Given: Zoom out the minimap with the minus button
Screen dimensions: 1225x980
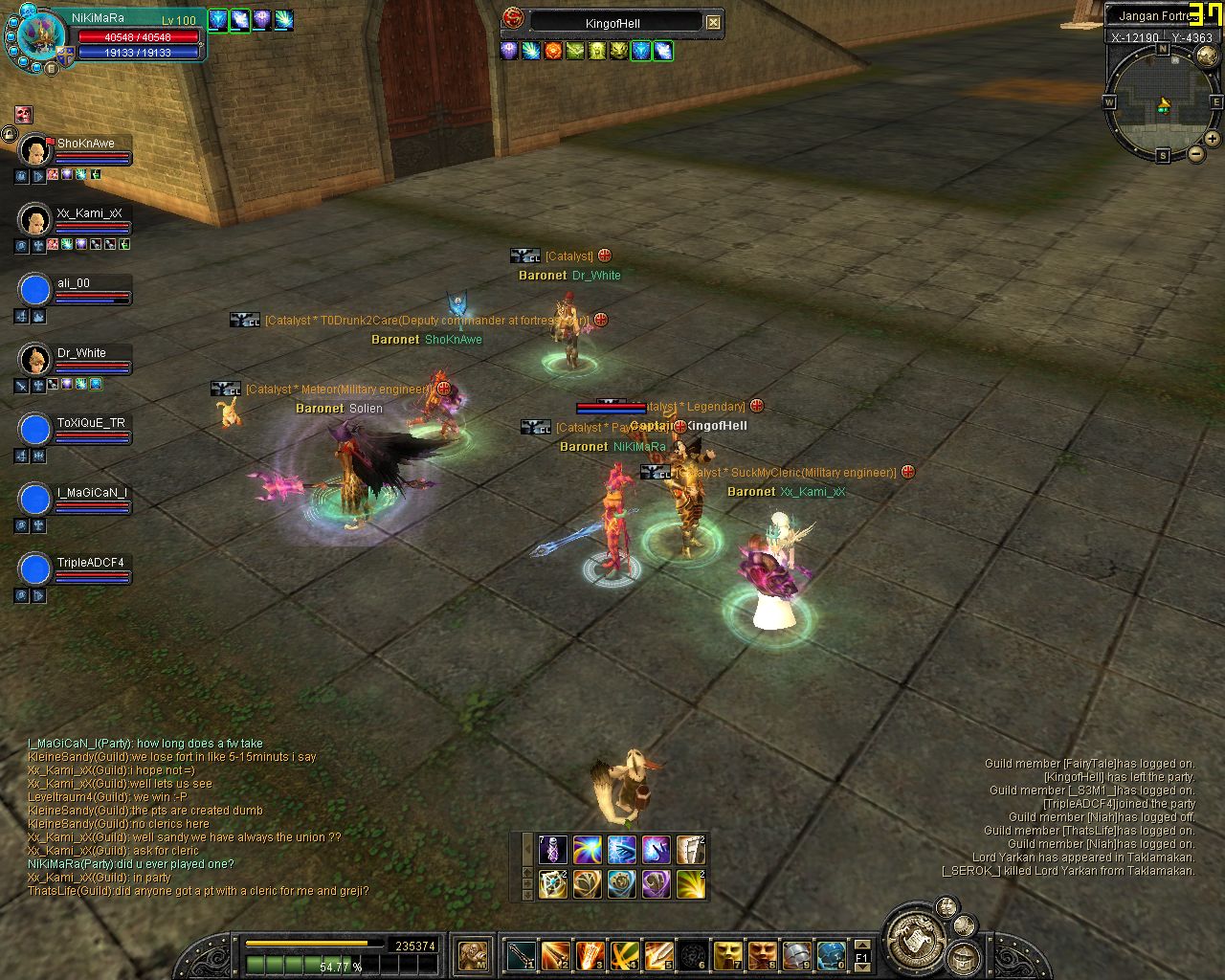Looking at the screenshot, I should click(x=1196, y=153).
